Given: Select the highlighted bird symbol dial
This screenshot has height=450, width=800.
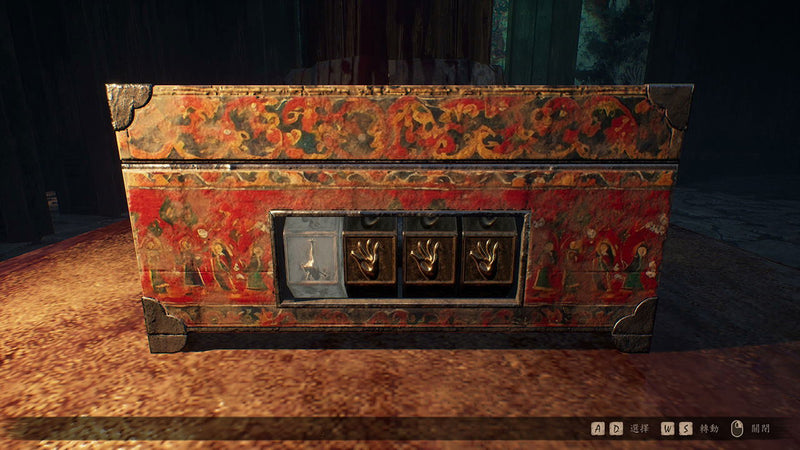Looking at the screenshot, I should coord(313,259).
